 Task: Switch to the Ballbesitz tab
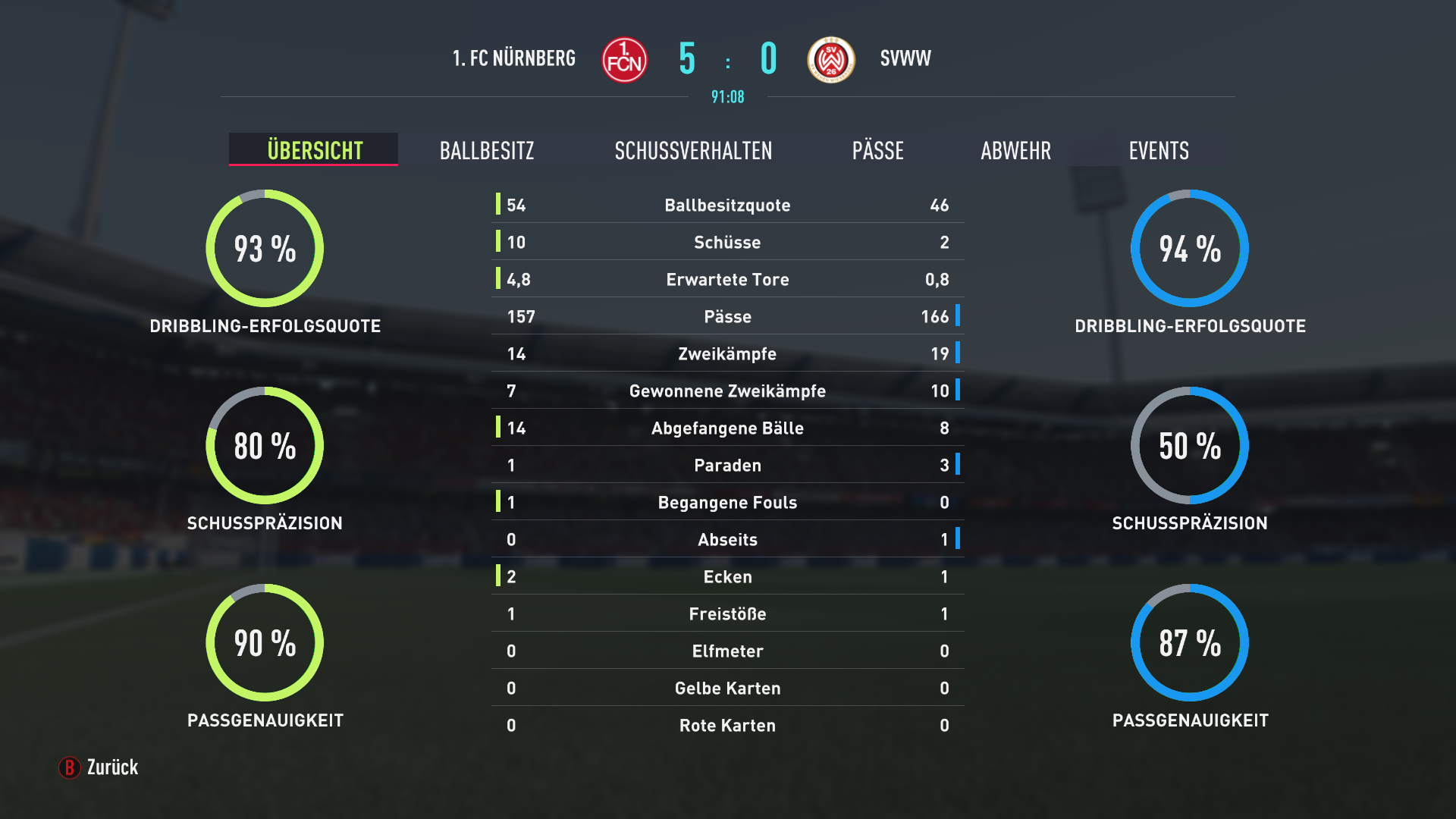pyautogui.click(x=487, y=150)
